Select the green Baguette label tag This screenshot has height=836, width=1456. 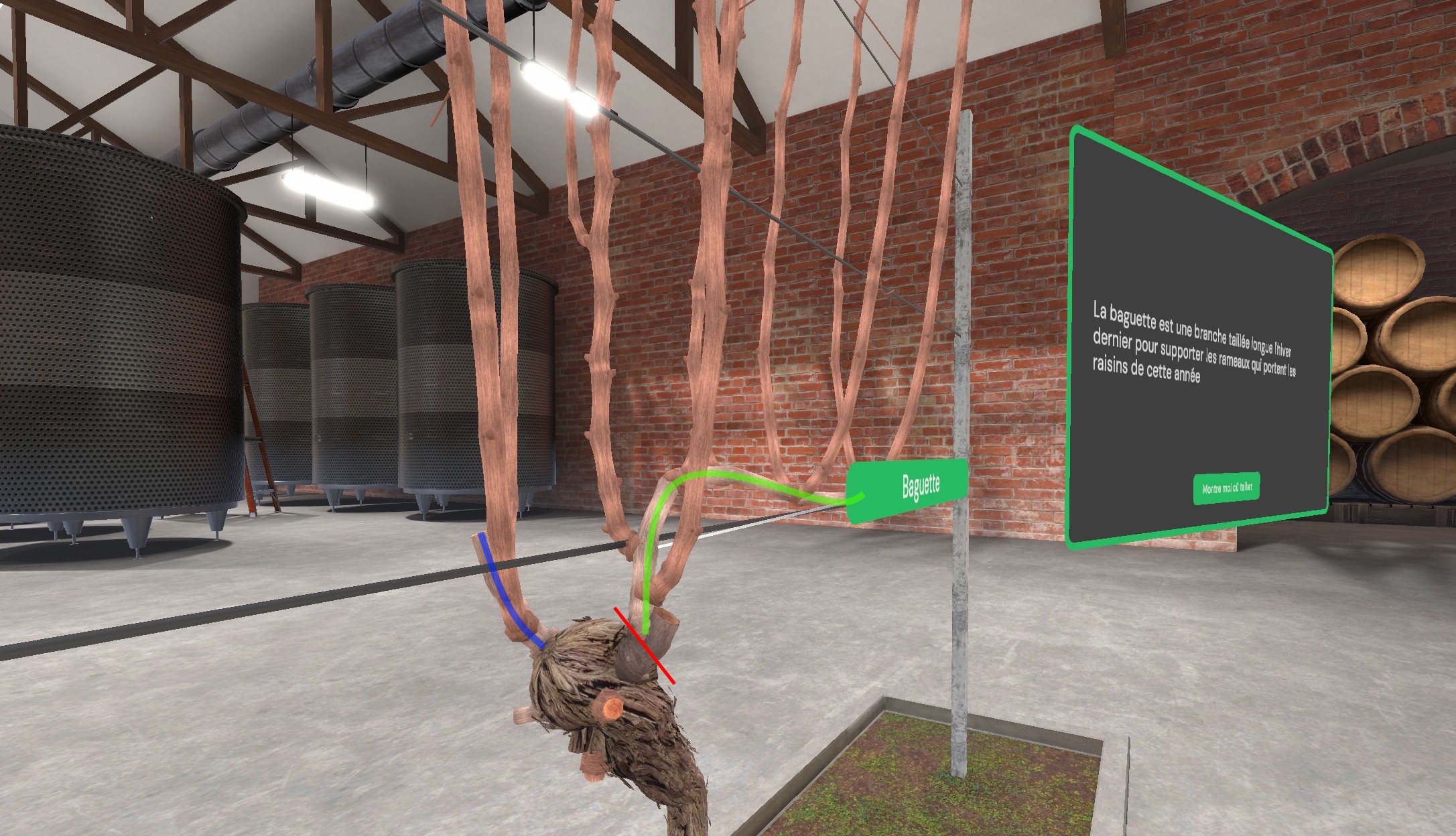909,488
